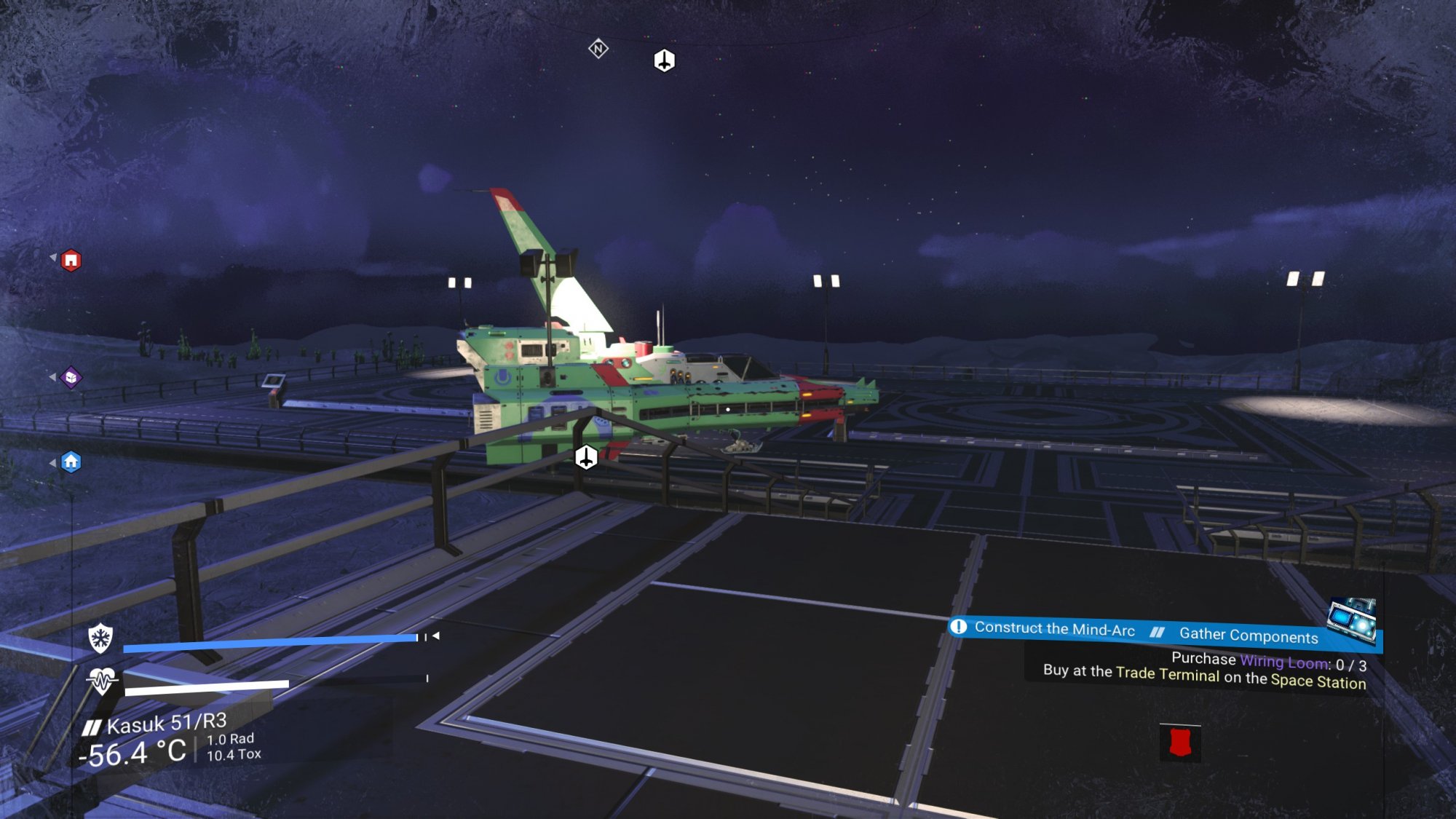Screen dimensions: 1456x819
Task: Click the red shield icon
Action: 1179,743
